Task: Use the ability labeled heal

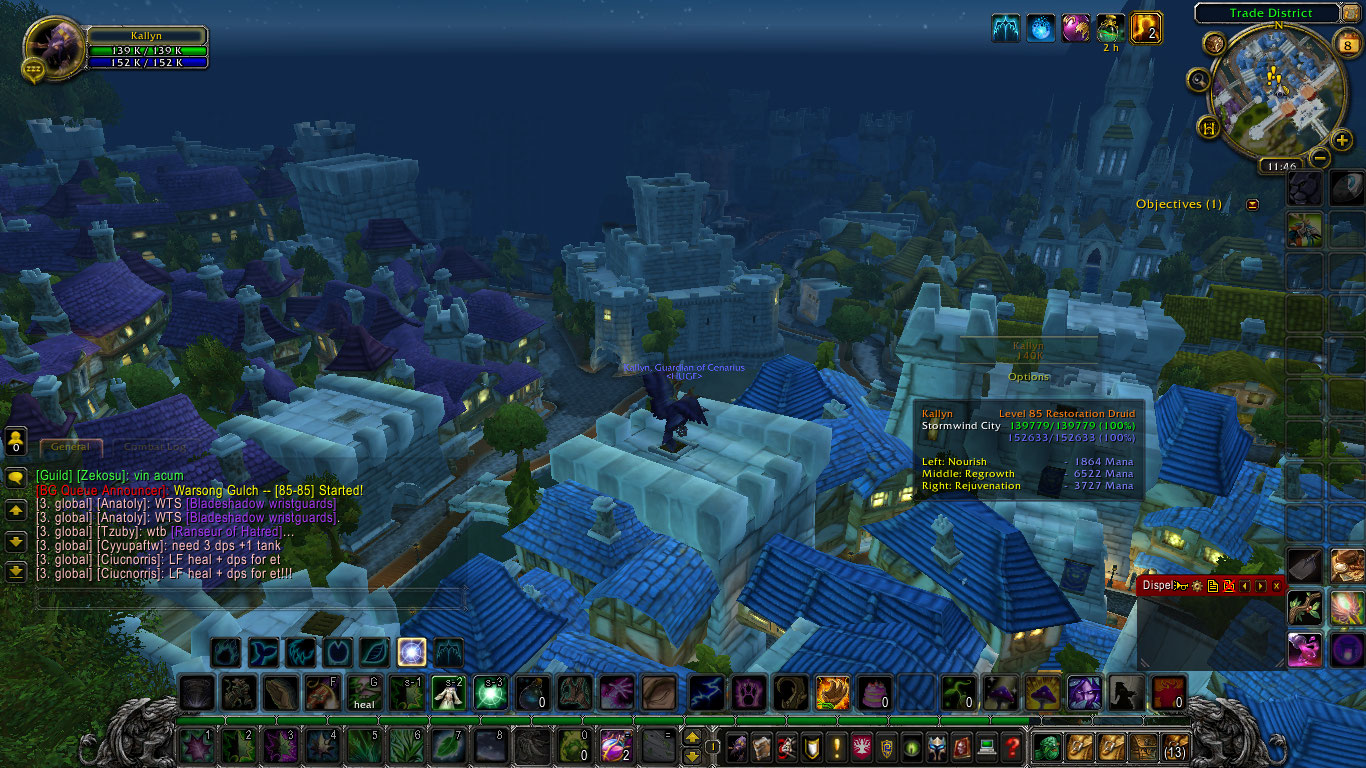Action: point(362,692)
